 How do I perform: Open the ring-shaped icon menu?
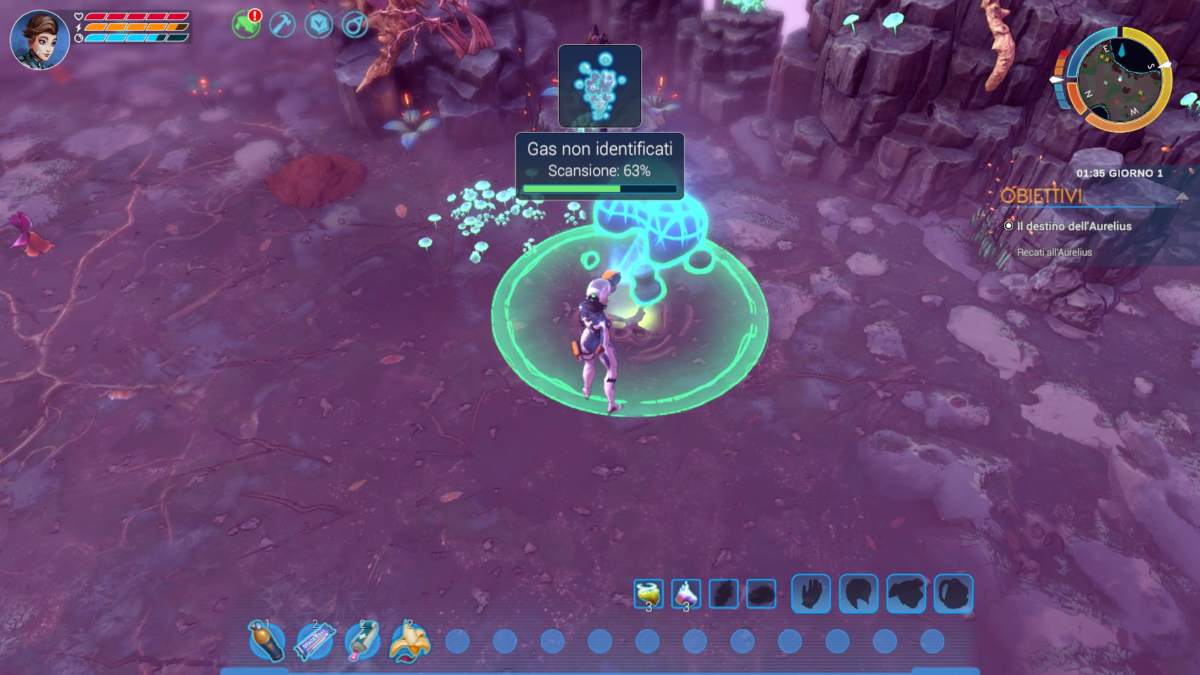coord(355,24)
